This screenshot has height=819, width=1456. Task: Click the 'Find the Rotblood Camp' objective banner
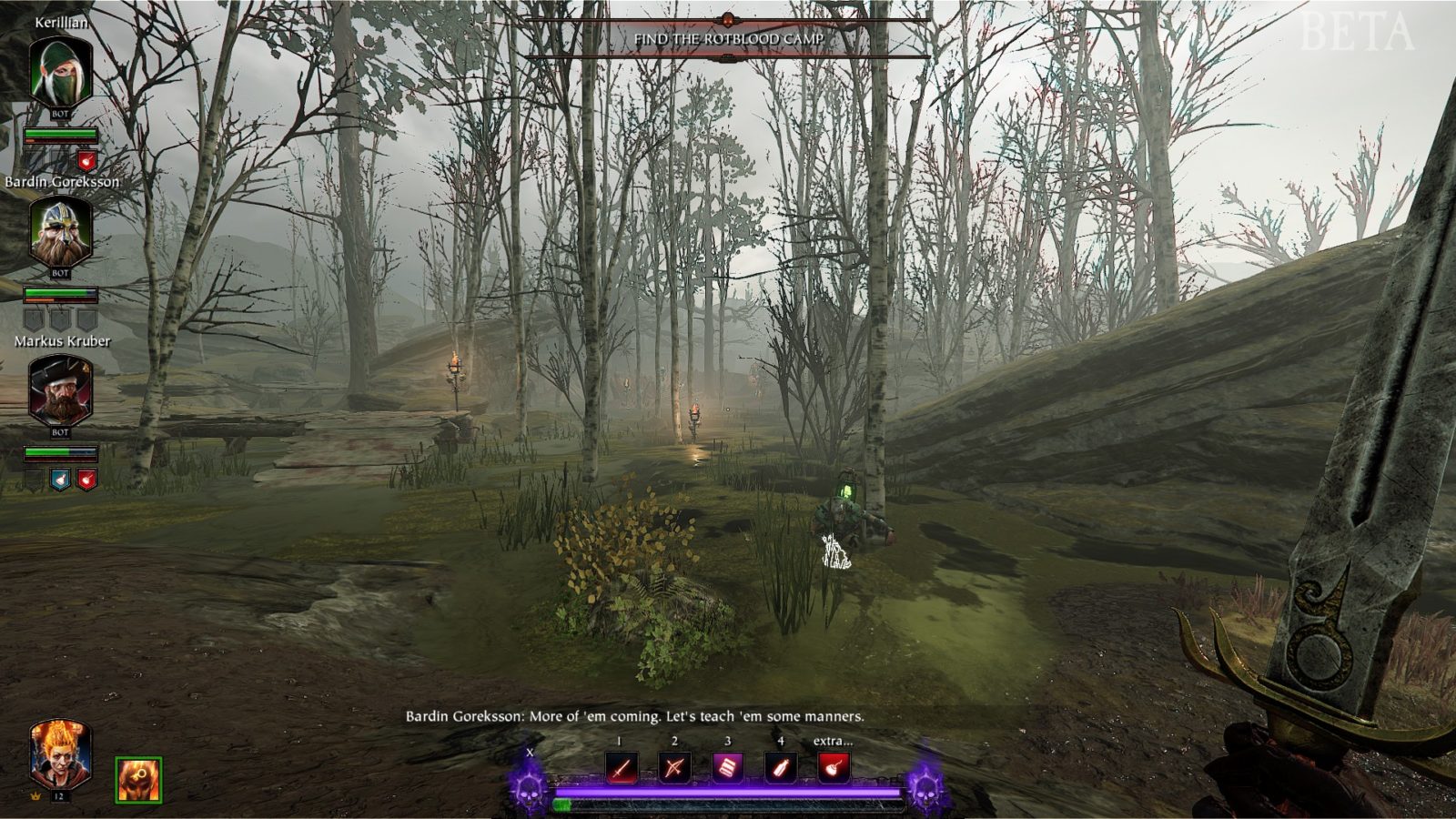(731, 38)
